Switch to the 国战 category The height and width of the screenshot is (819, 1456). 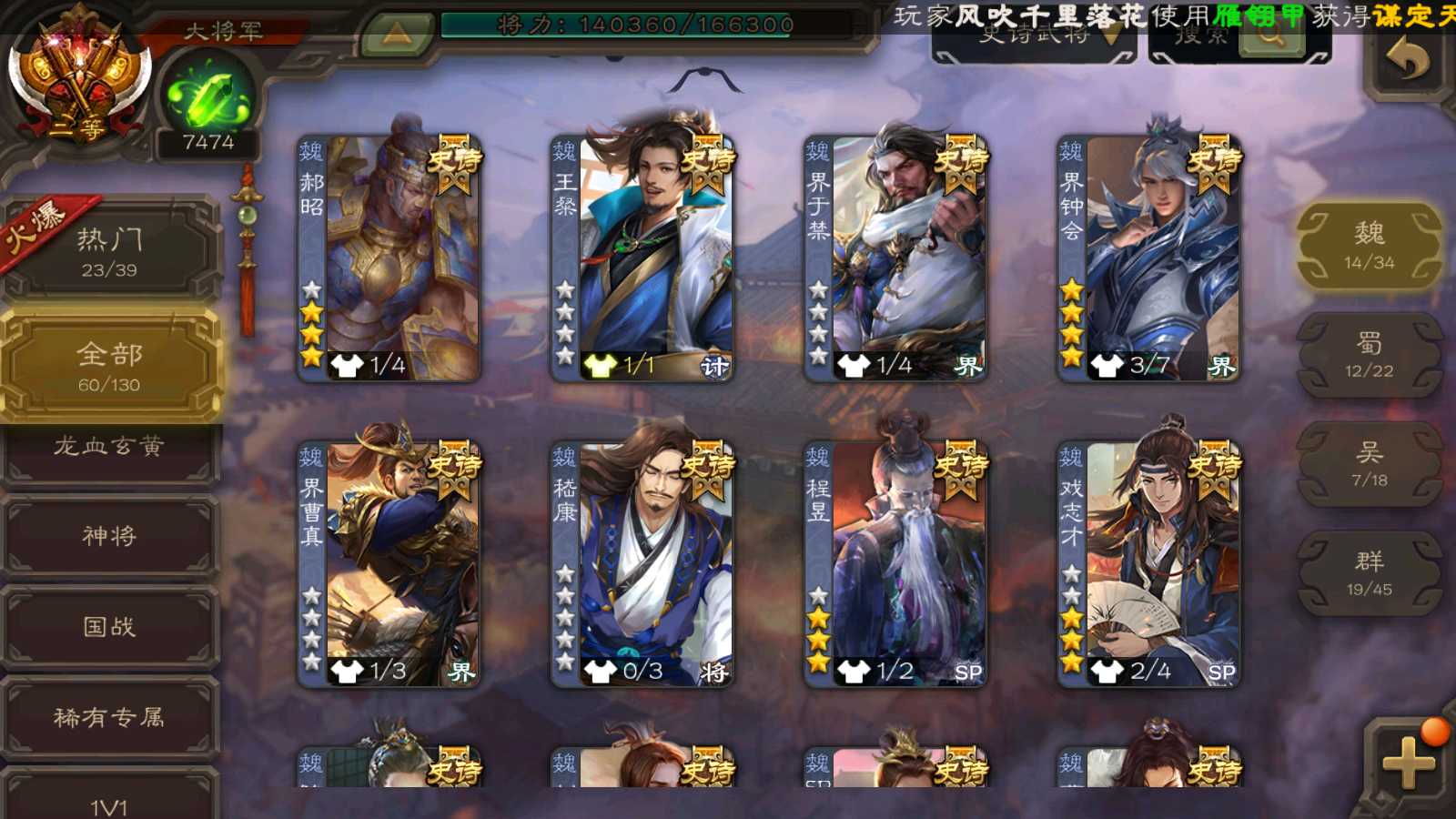point(109,627)
